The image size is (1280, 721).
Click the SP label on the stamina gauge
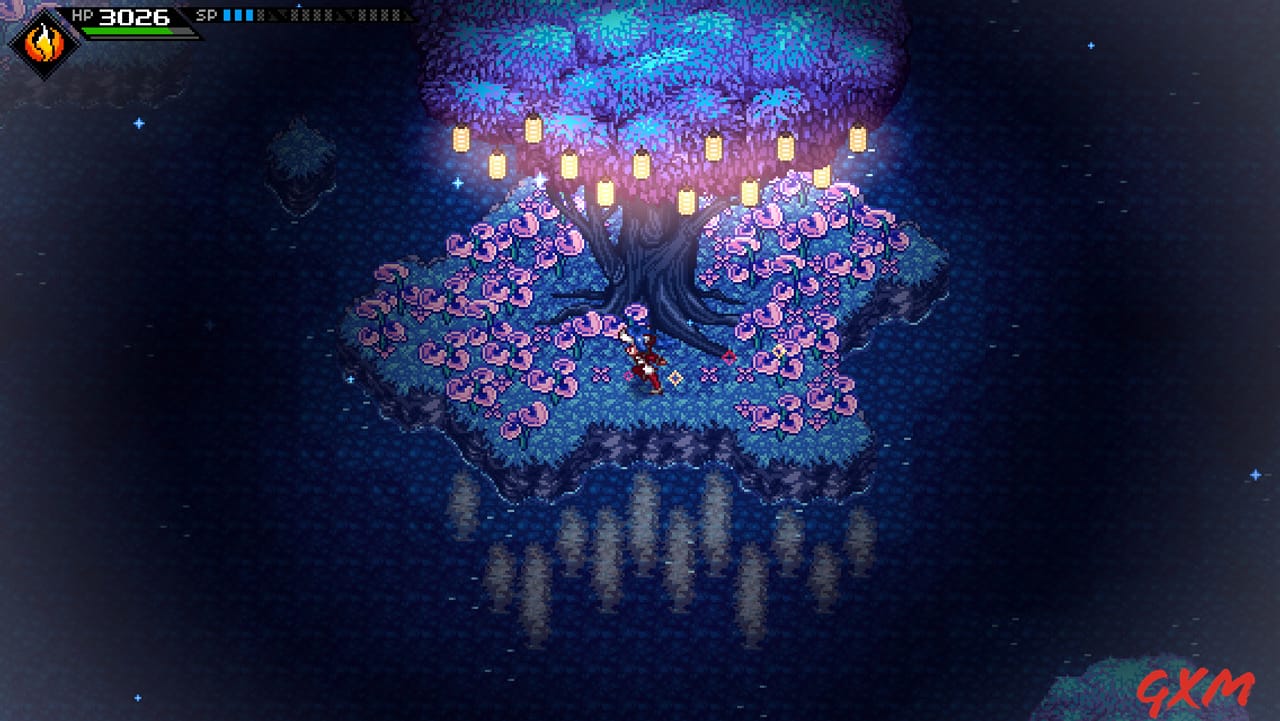205,15
